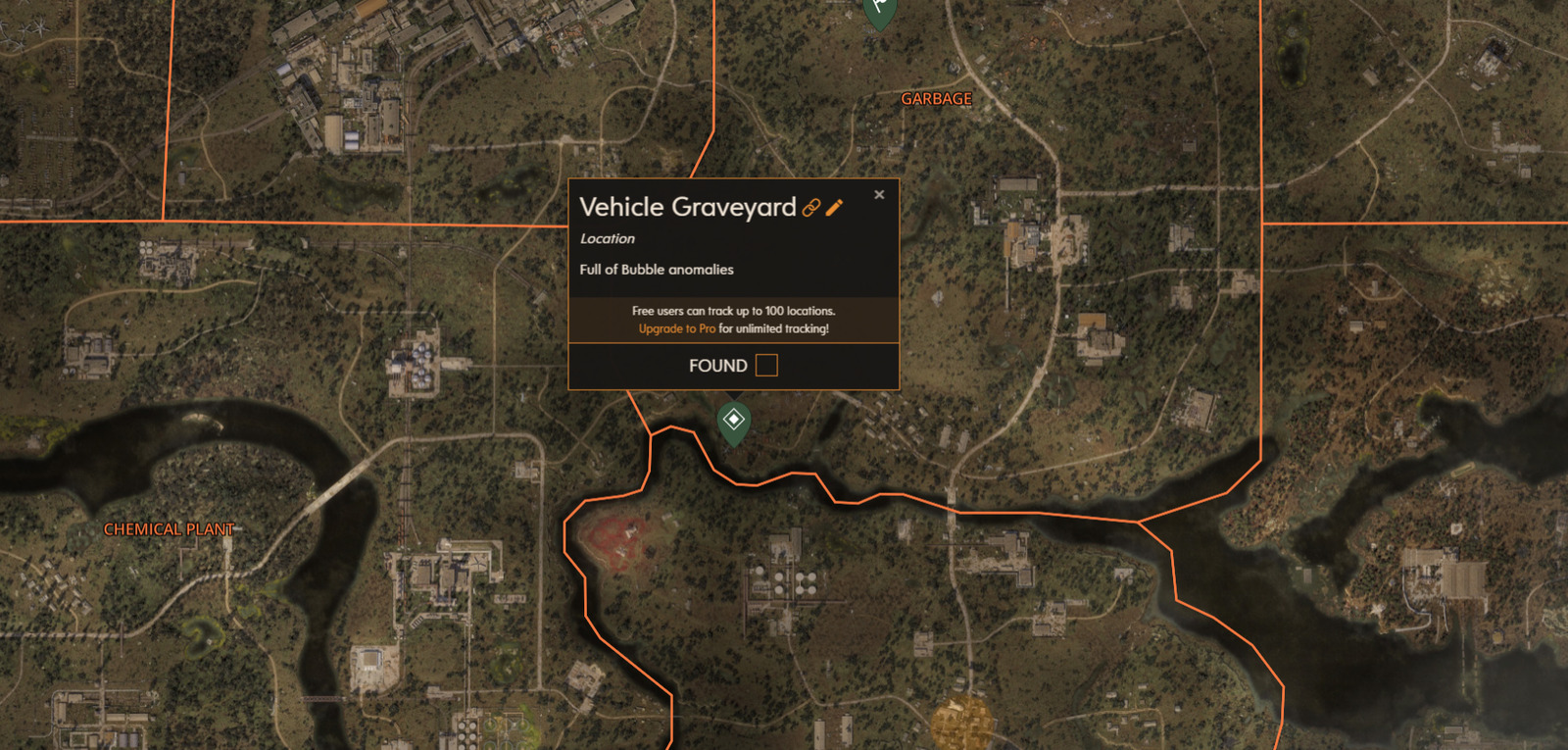Edit Vehicle Graveyard using the pencil icon
The image size is (1568, 750).
[x=835, y=208]
